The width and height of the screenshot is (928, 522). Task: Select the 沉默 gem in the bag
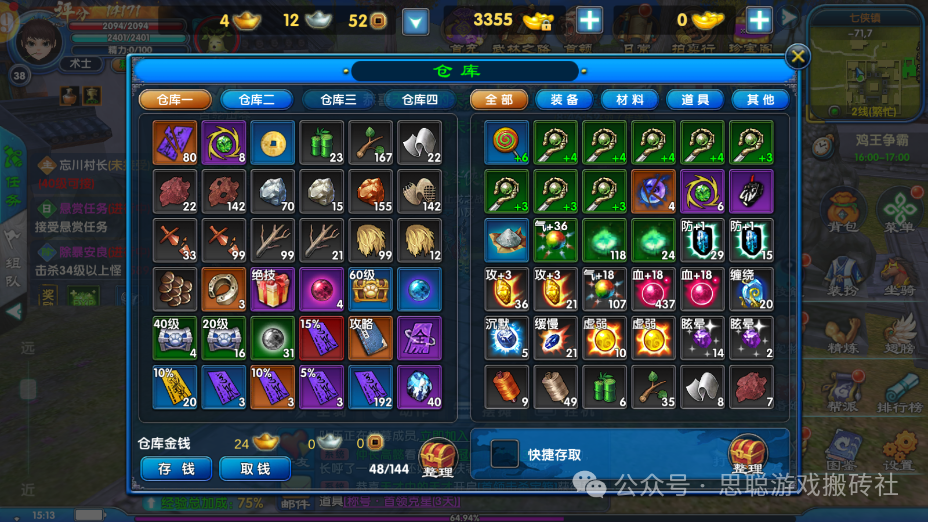(506, 337)
